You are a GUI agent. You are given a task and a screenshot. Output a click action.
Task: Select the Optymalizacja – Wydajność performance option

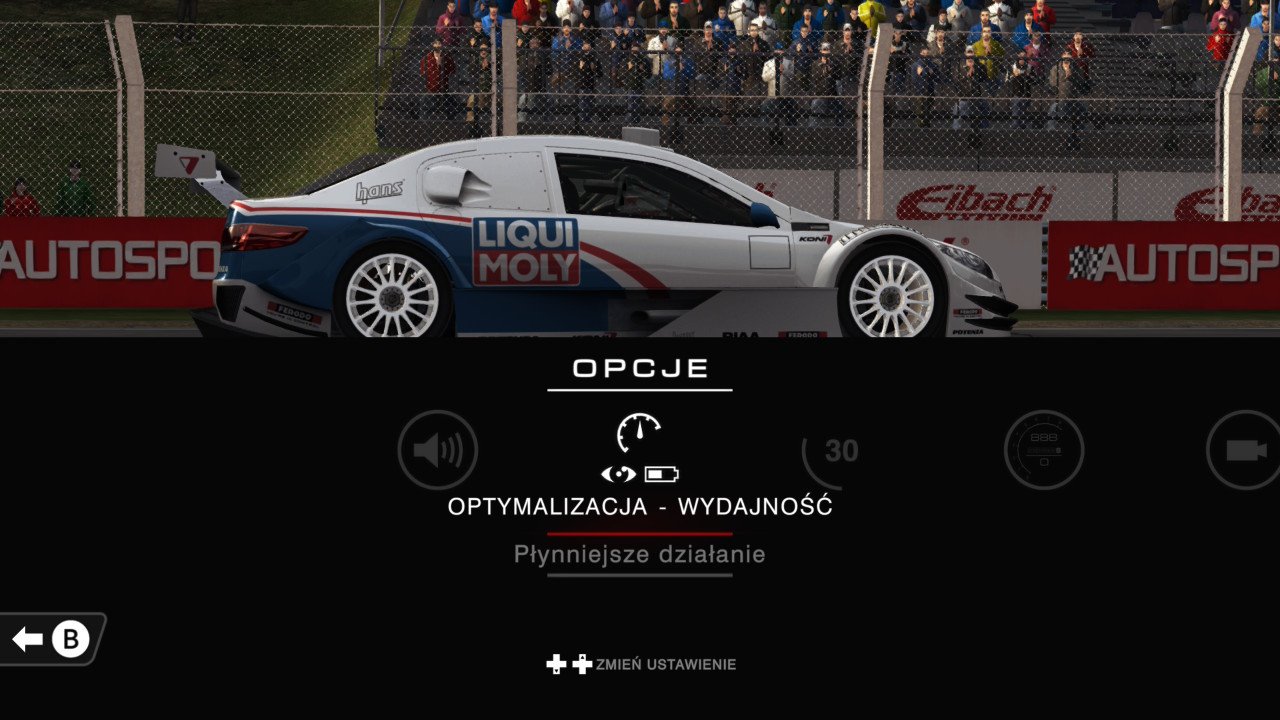(x=640, y=450)
